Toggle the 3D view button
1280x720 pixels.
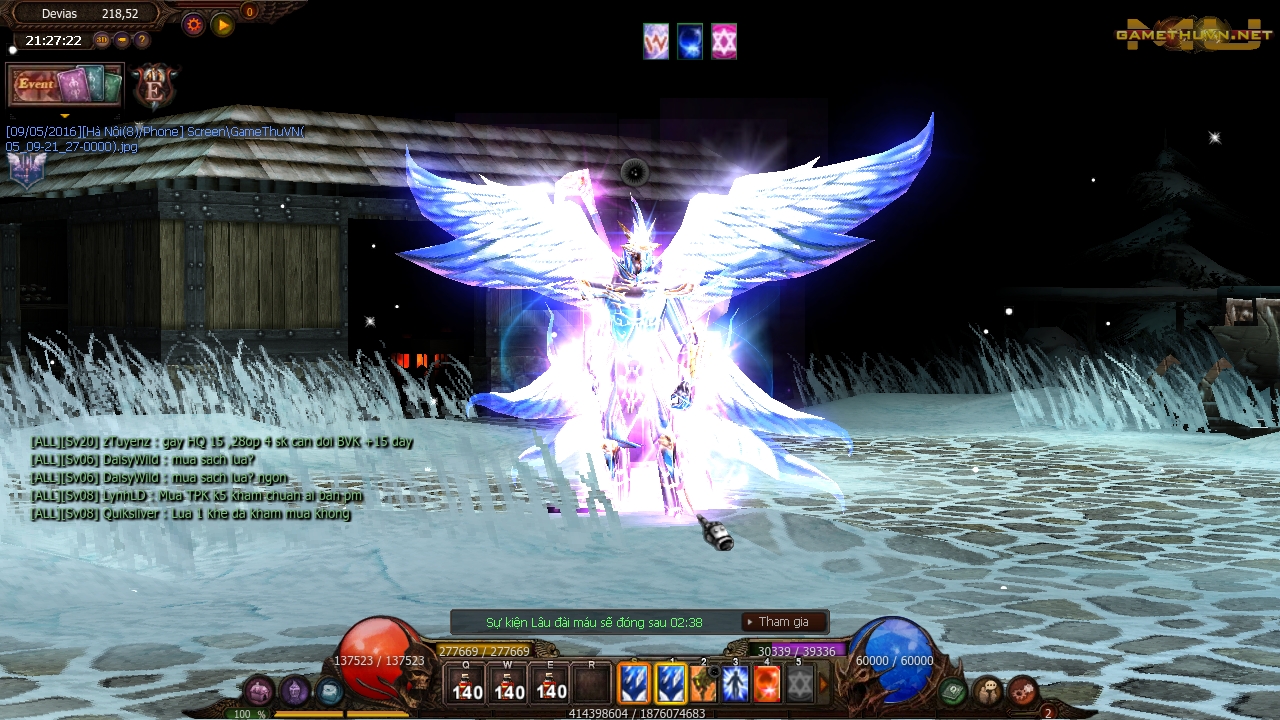(102, 40)
